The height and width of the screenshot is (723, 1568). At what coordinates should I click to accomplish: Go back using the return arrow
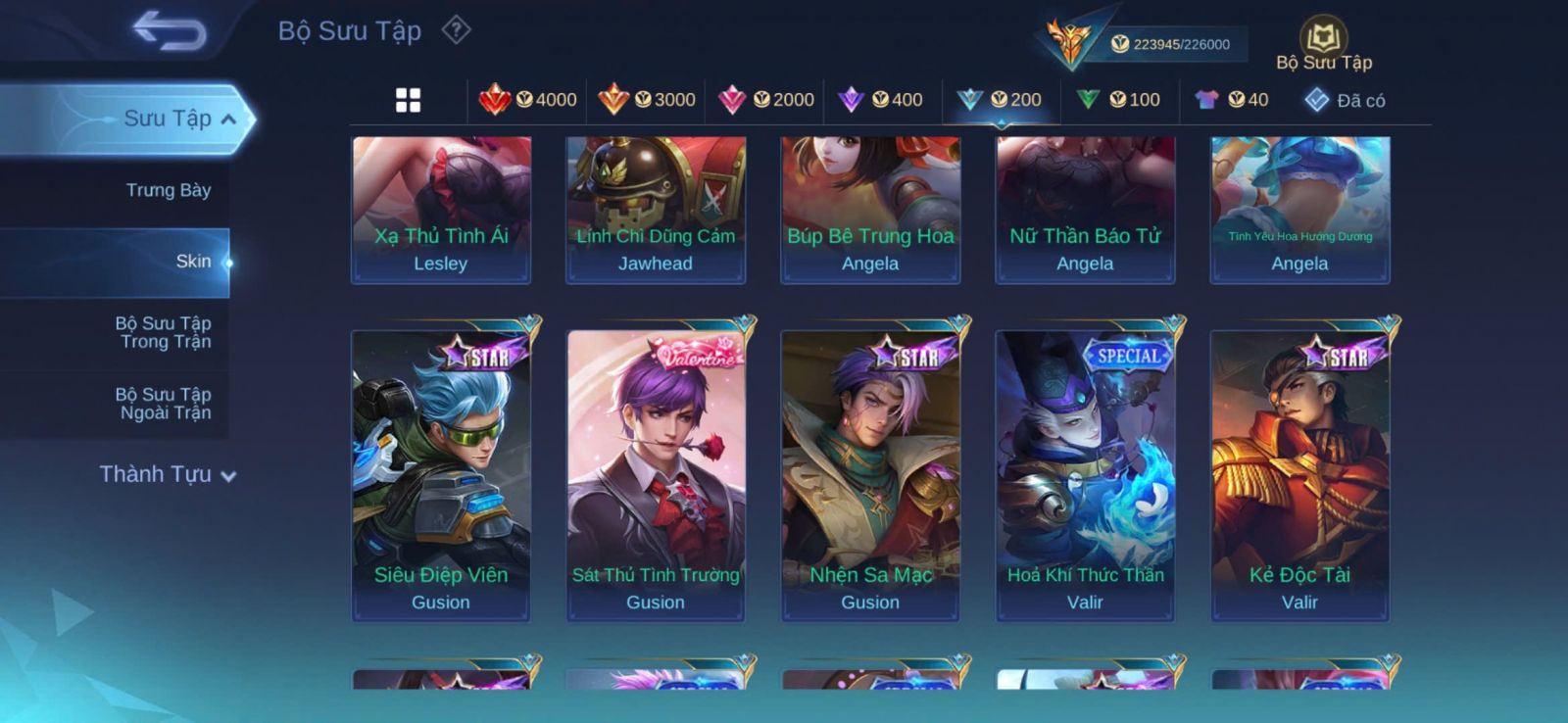point(170,30)
